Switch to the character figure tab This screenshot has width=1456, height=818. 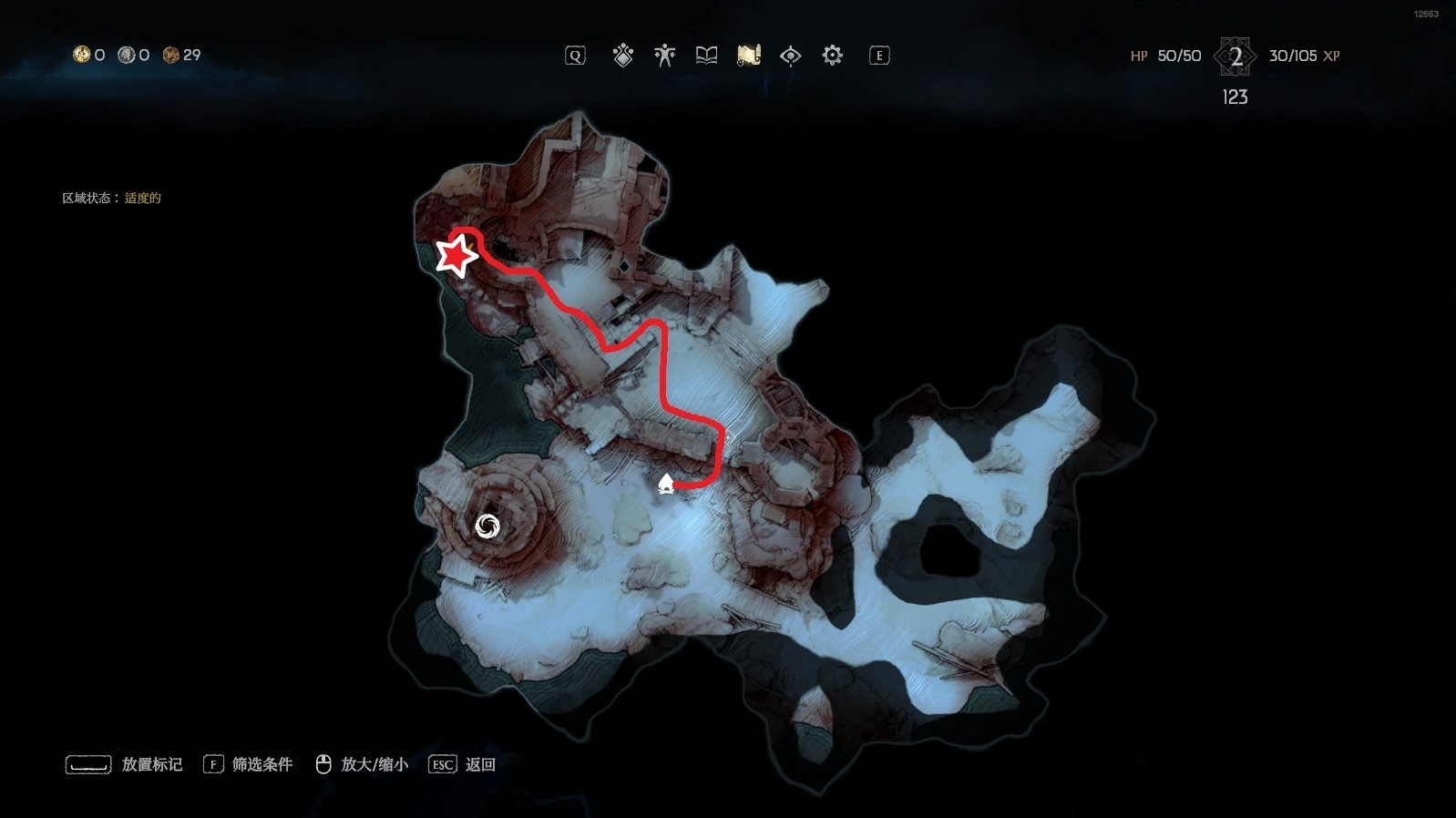pos(664,56)
